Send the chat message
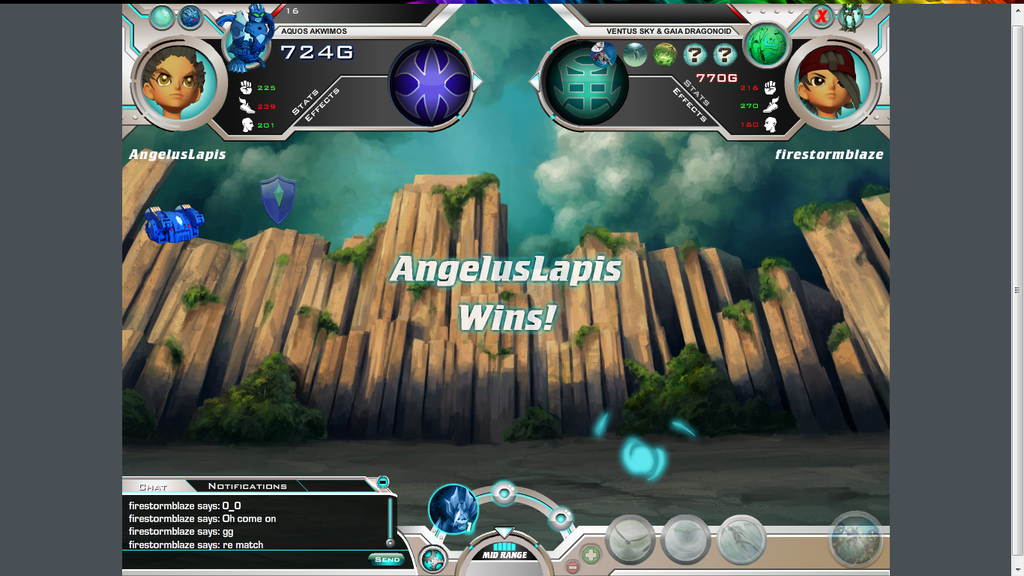Image resolution: width=1024 pixels, height=576 pixels. pyautogui.click(x=387, y=559)
